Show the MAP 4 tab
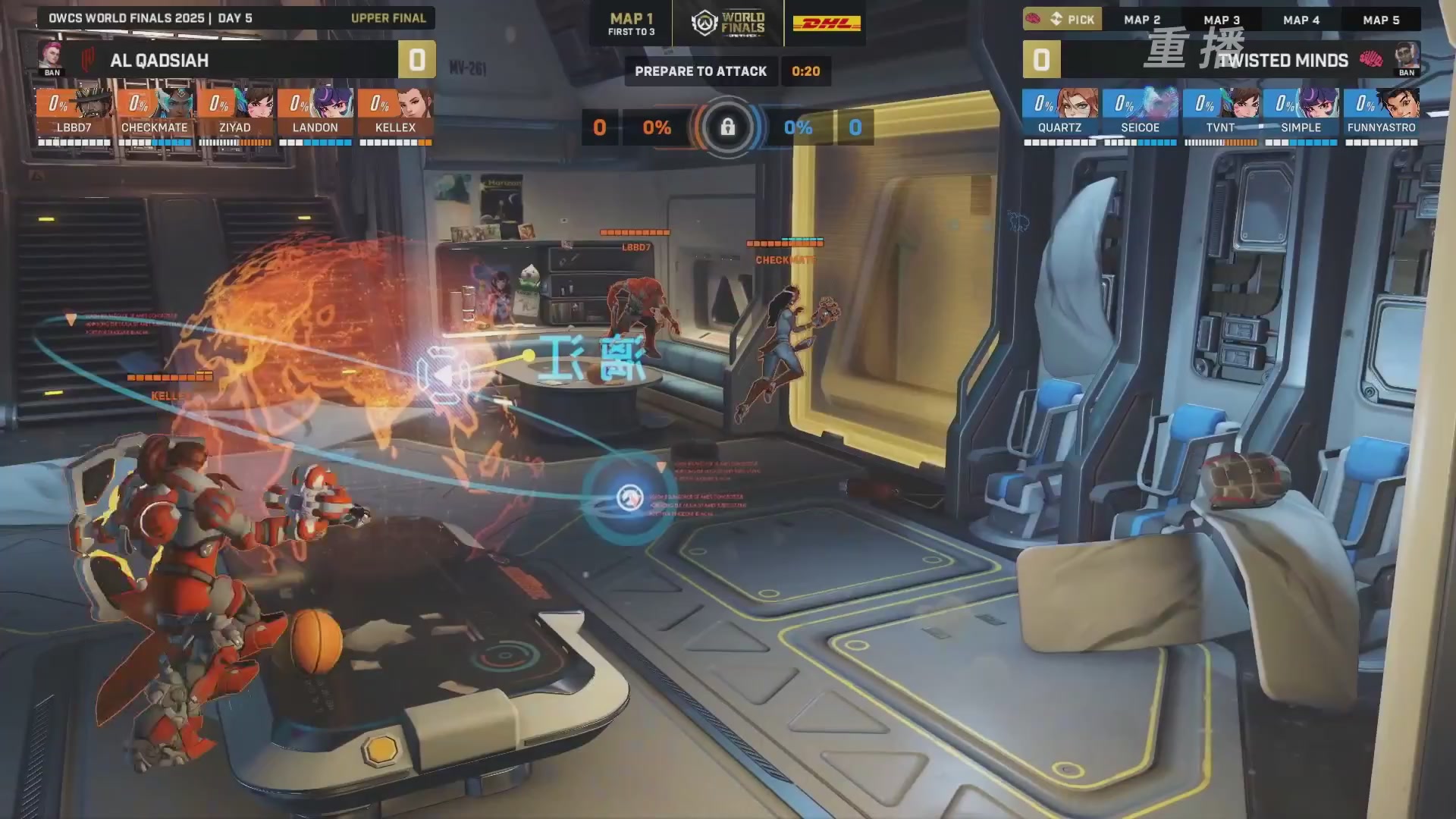 tap(1301, 20)
